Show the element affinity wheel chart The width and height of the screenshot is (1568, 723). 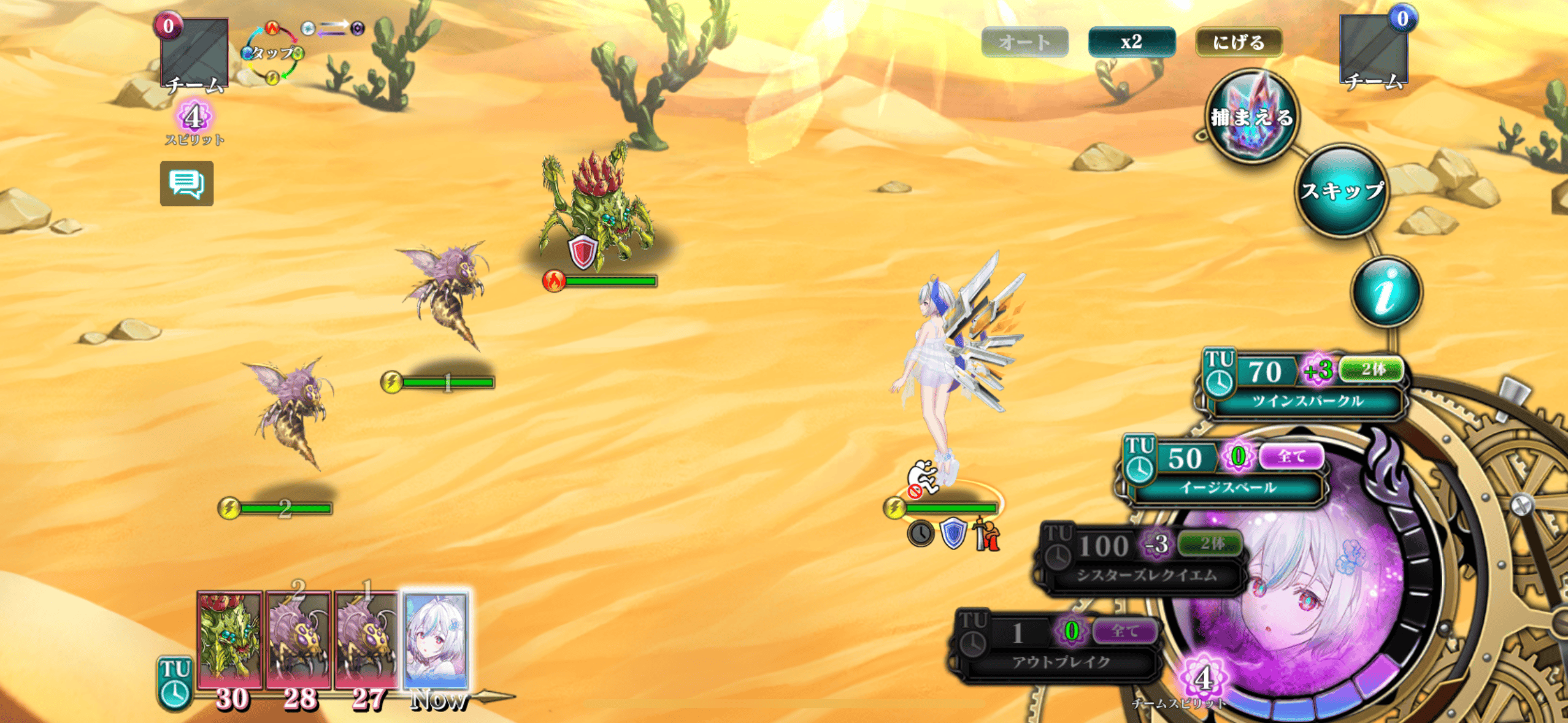(x=272, y=53)
